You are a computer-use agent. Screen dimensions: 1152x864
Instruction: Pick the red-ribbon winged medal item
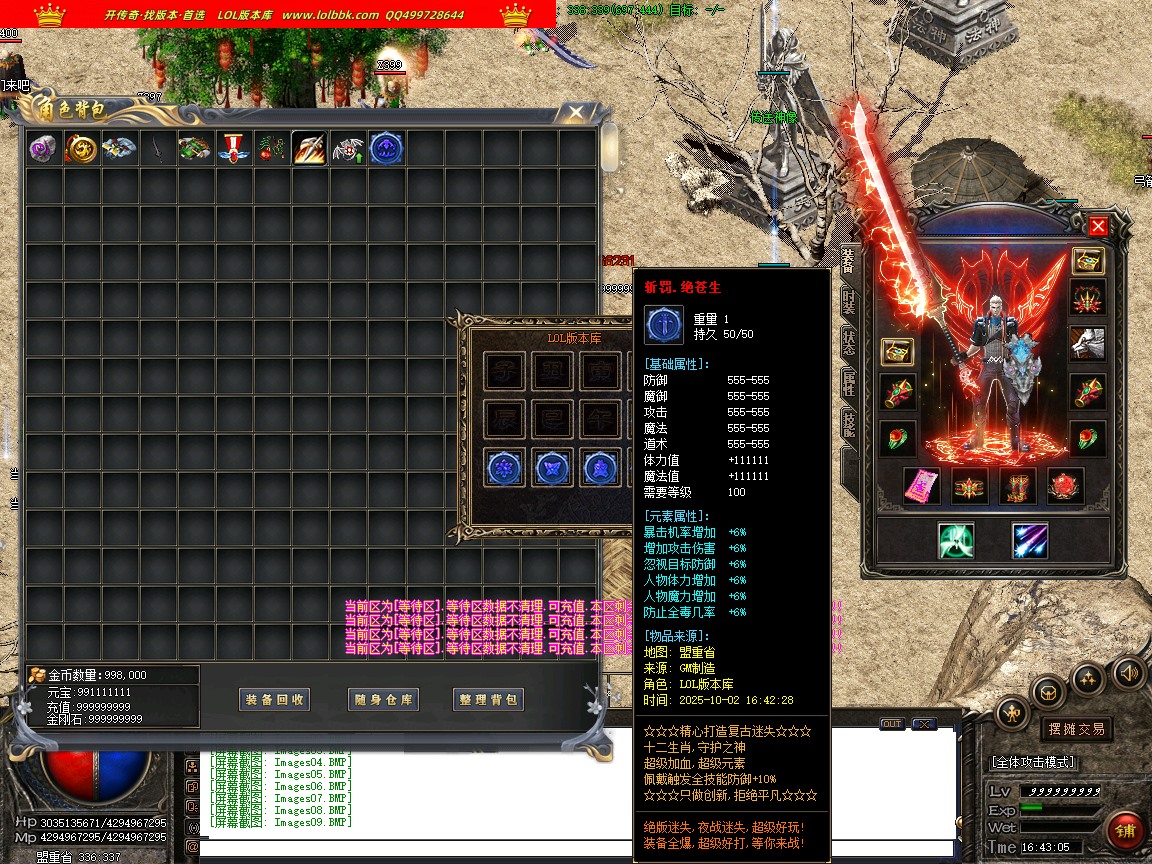pyautogui.click(x=234, y=149)
